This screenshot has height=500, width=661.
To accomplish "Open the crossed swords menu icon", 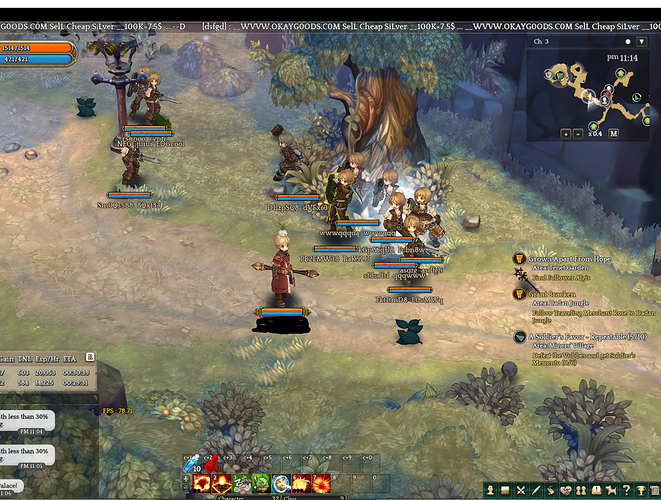I will click(x=521, y=490).
